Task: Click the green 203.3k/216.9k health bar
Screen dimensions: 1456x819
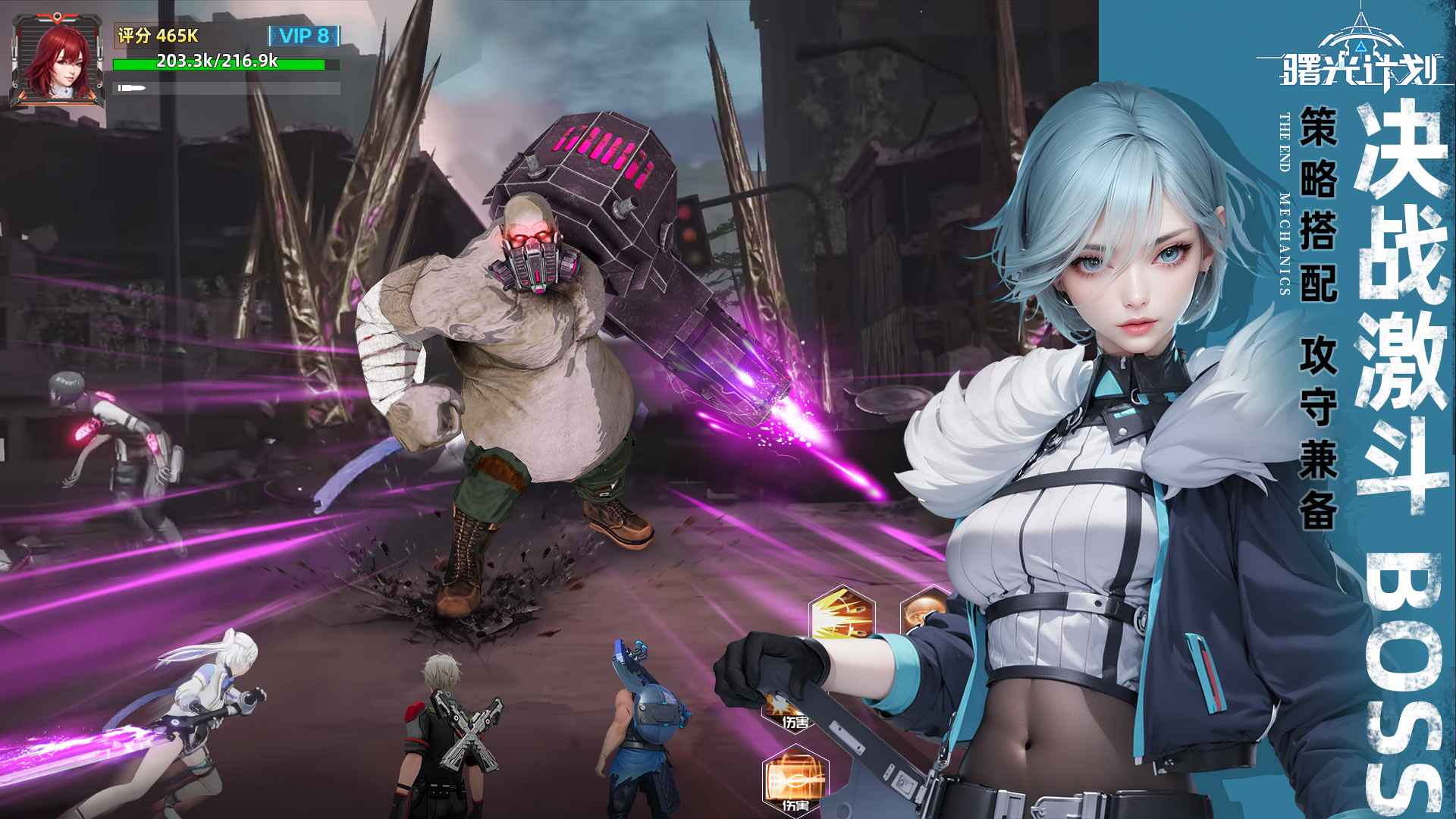Action: [220, 64]
